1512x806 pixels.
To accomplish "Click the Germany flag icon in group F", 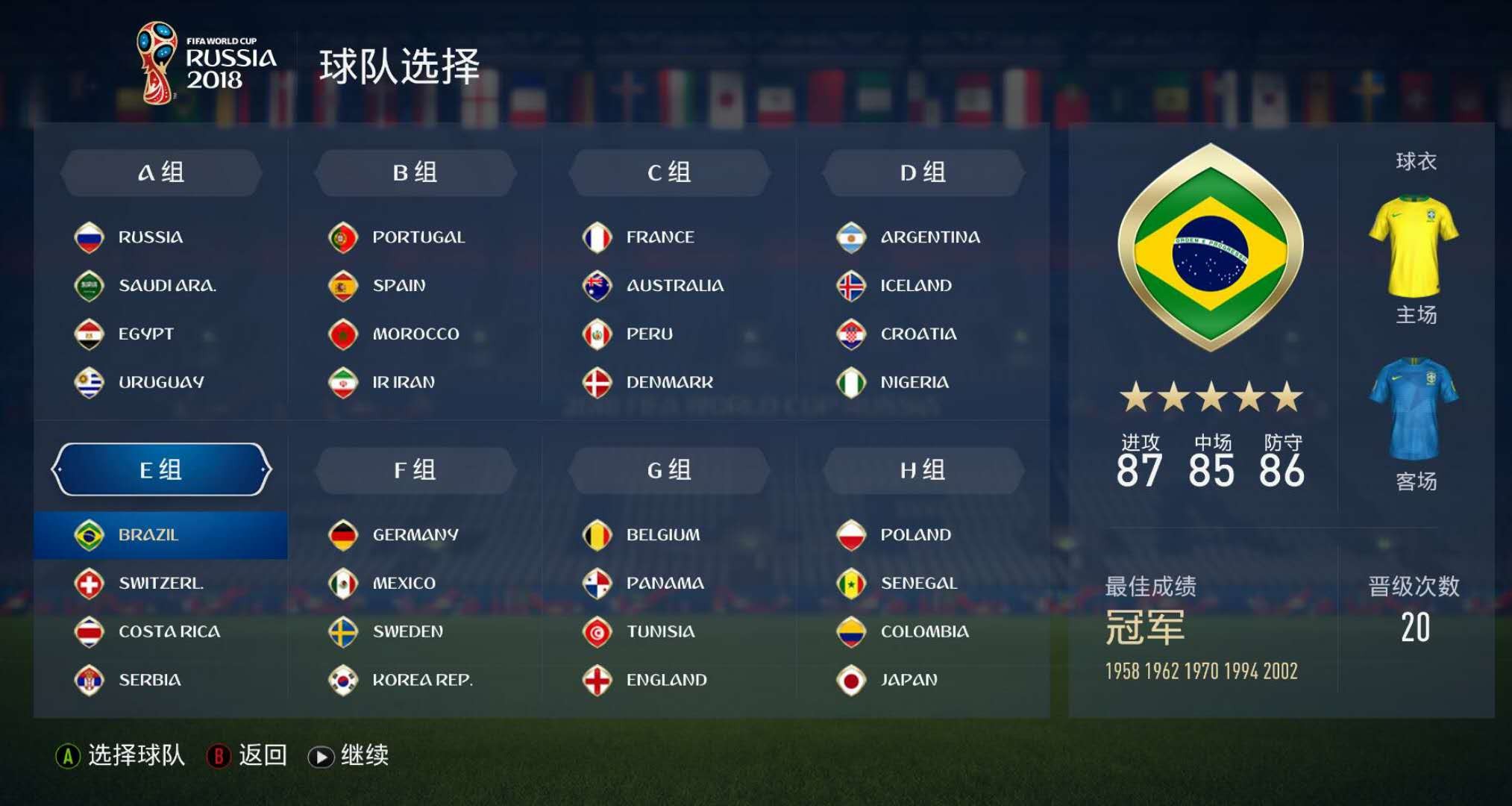I will (343, 534).
